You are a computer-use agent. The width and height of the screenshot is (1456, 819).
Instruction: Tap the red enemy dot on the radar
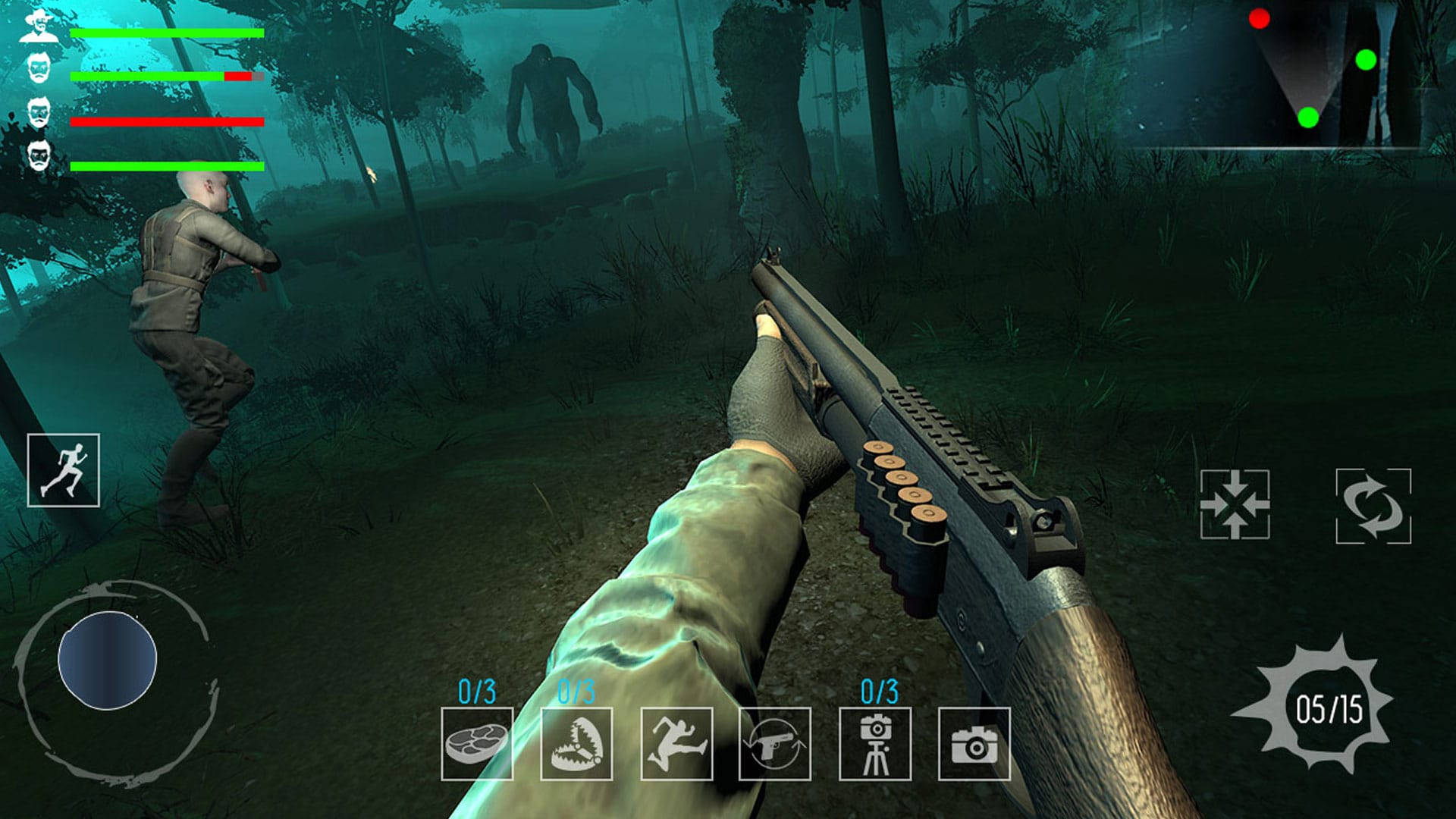(x=1260, y=17)
